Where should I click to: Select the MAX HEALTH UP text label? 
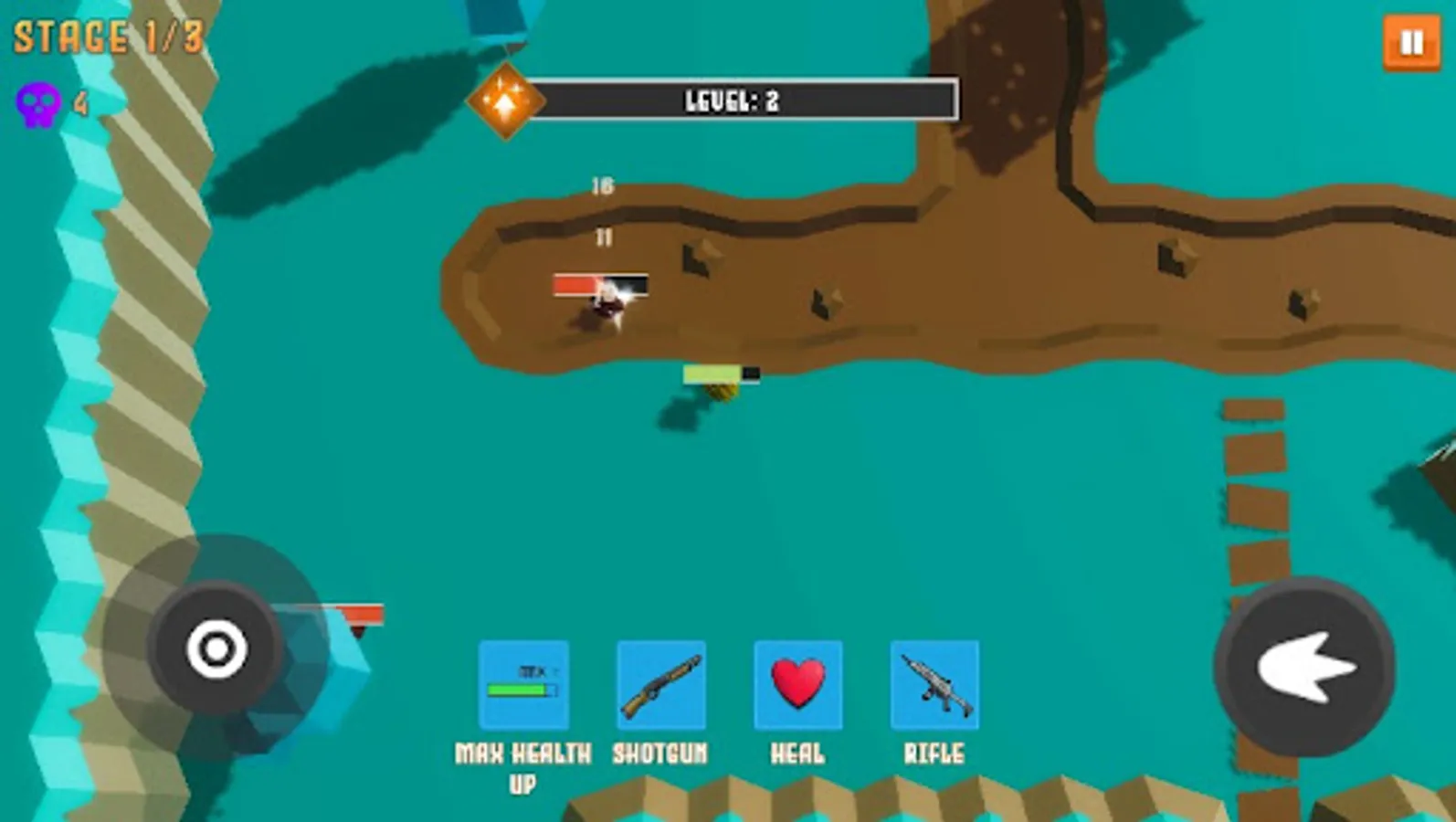coord(522,767)
